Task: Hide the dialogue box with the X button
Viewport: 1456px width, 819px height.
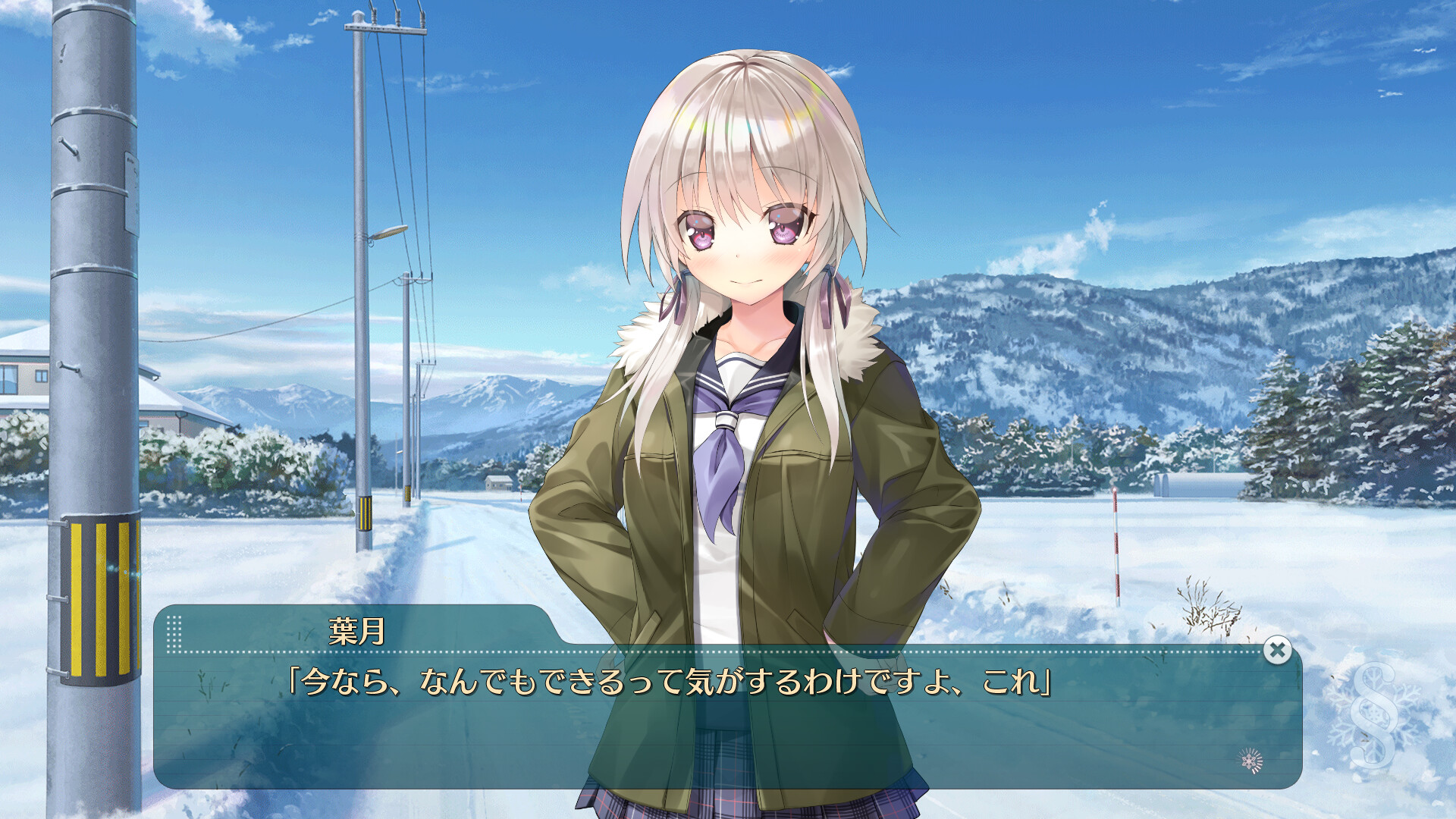Action: pos(1277,650)
